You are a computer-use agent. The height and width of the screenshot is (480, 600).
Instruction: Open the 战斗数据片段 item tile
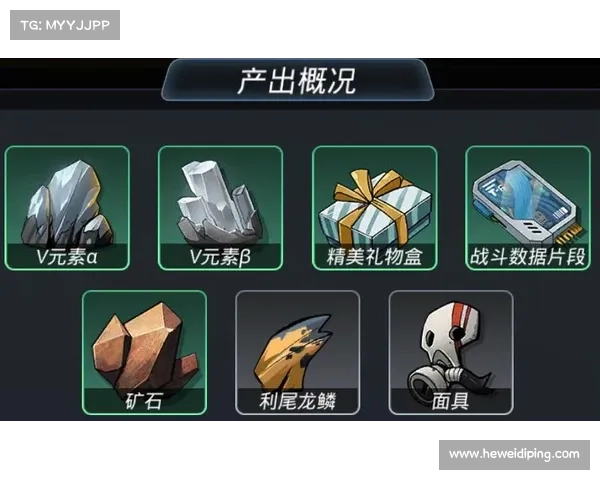click(x=527, y=208)
